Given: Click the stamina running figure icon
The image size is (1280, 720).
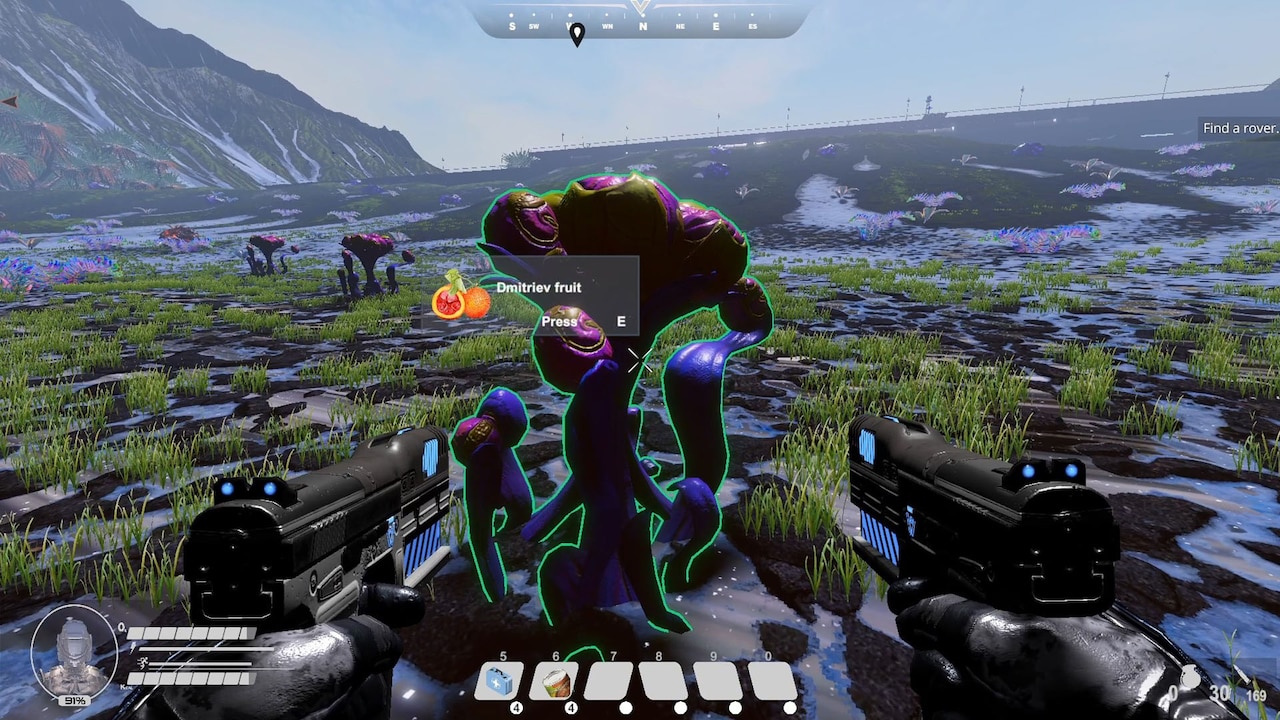Looking at the screenshot, I should (x=142, y=663).
